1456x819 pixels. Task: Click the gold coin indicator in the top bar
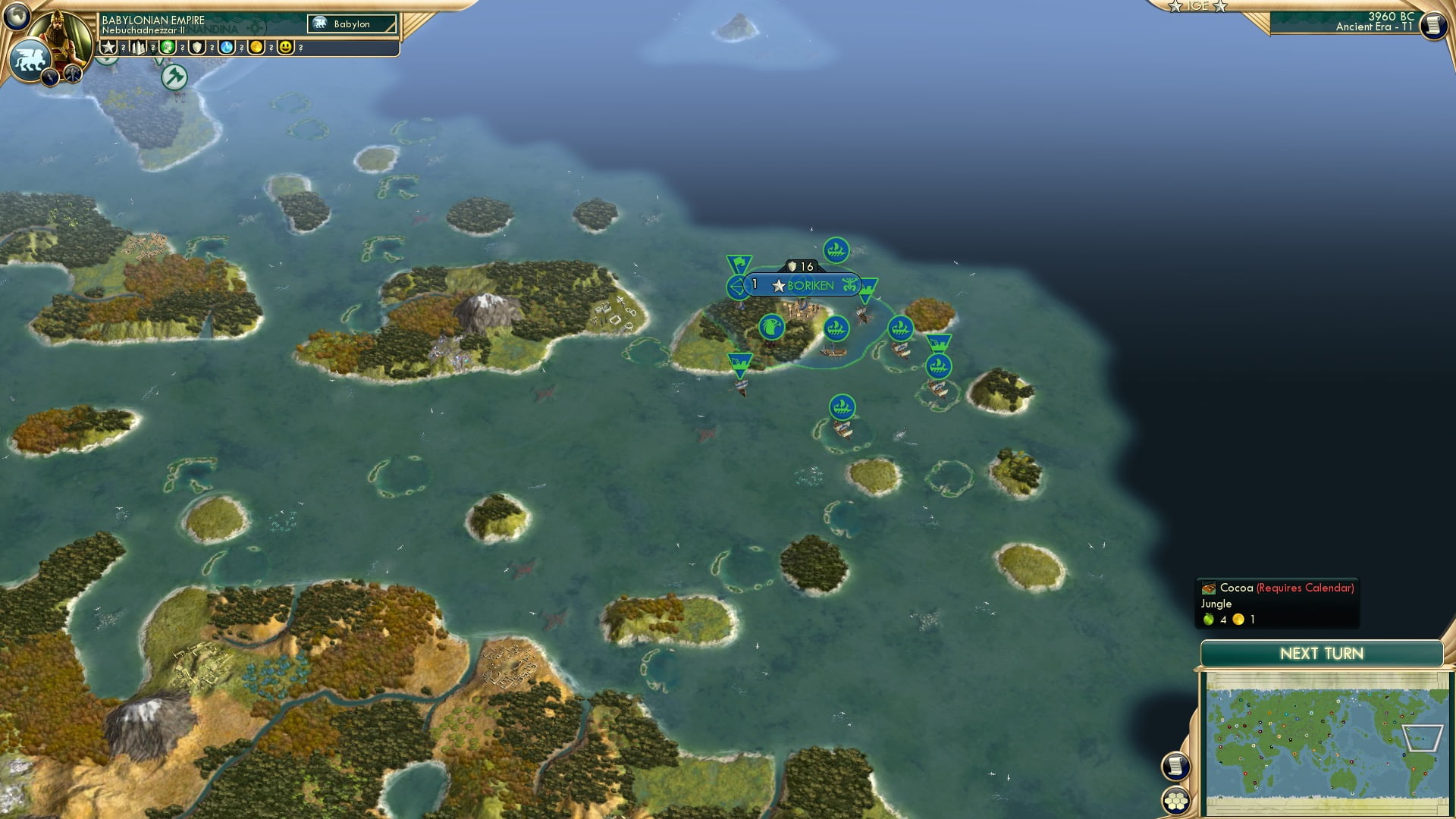256,47
